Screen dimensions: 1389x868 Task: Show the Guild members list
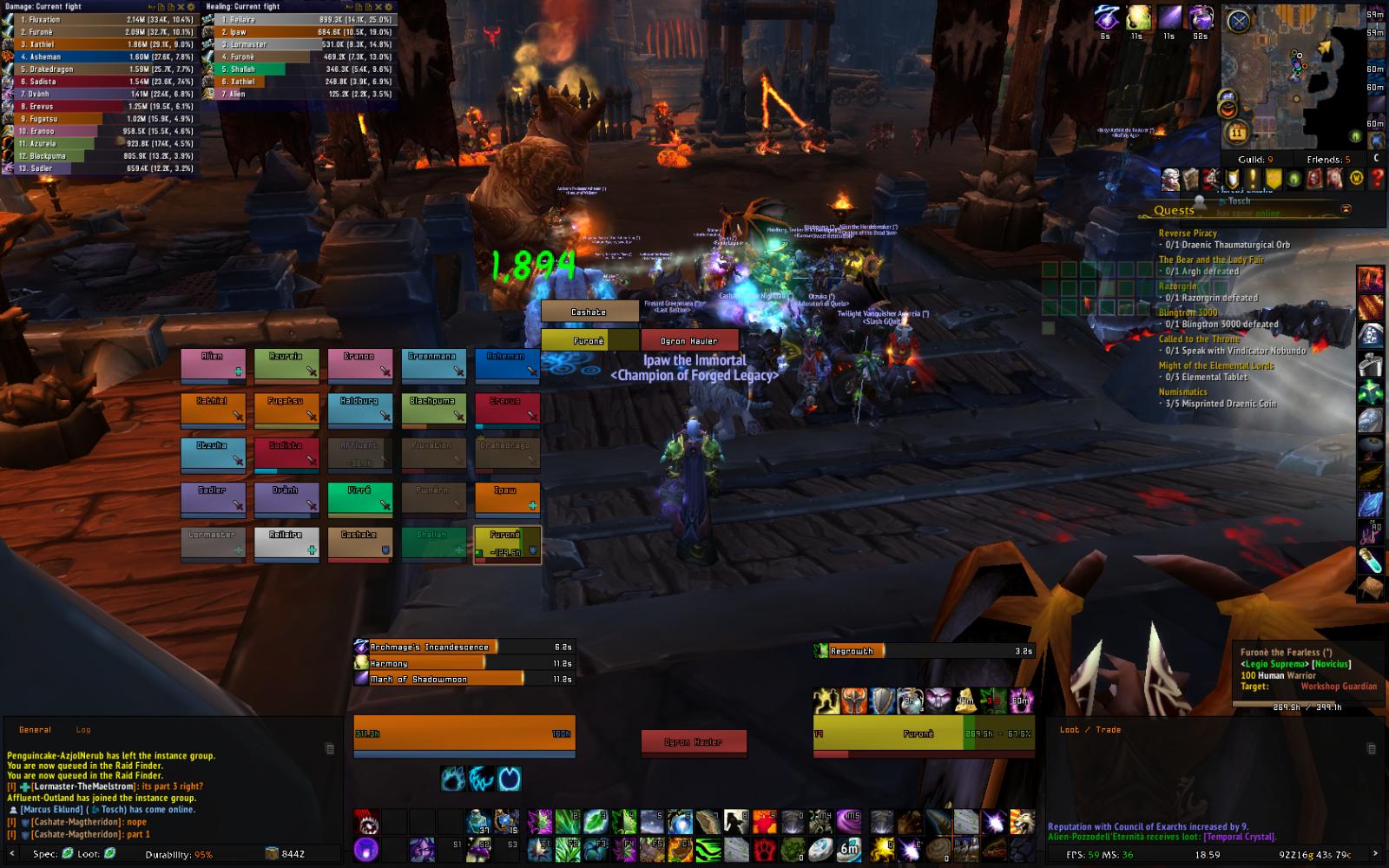pyautogui.click(x=1255, y=160)
